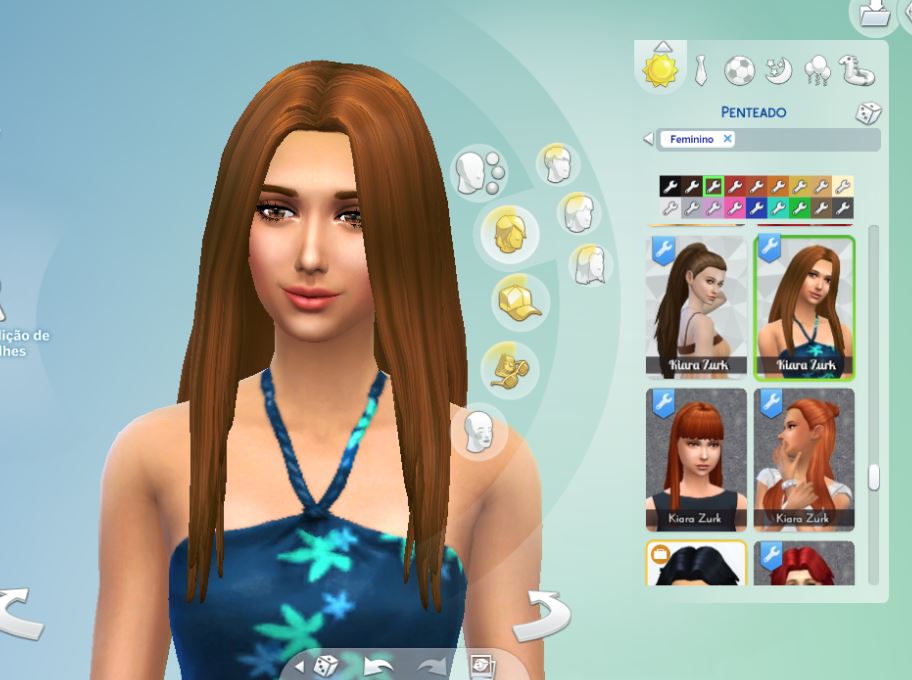The height and width of the screenshot is (680, 912).
Task: Open the sunglasses accessories category
Action: point(508,366)
